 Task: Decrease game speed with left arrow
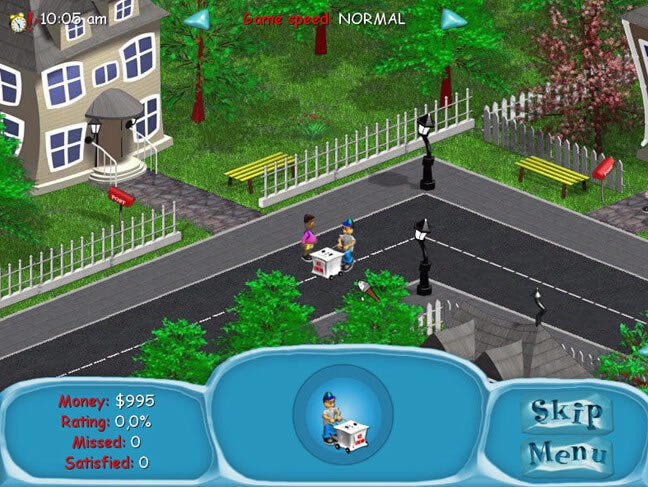click(x=198, y=19)
